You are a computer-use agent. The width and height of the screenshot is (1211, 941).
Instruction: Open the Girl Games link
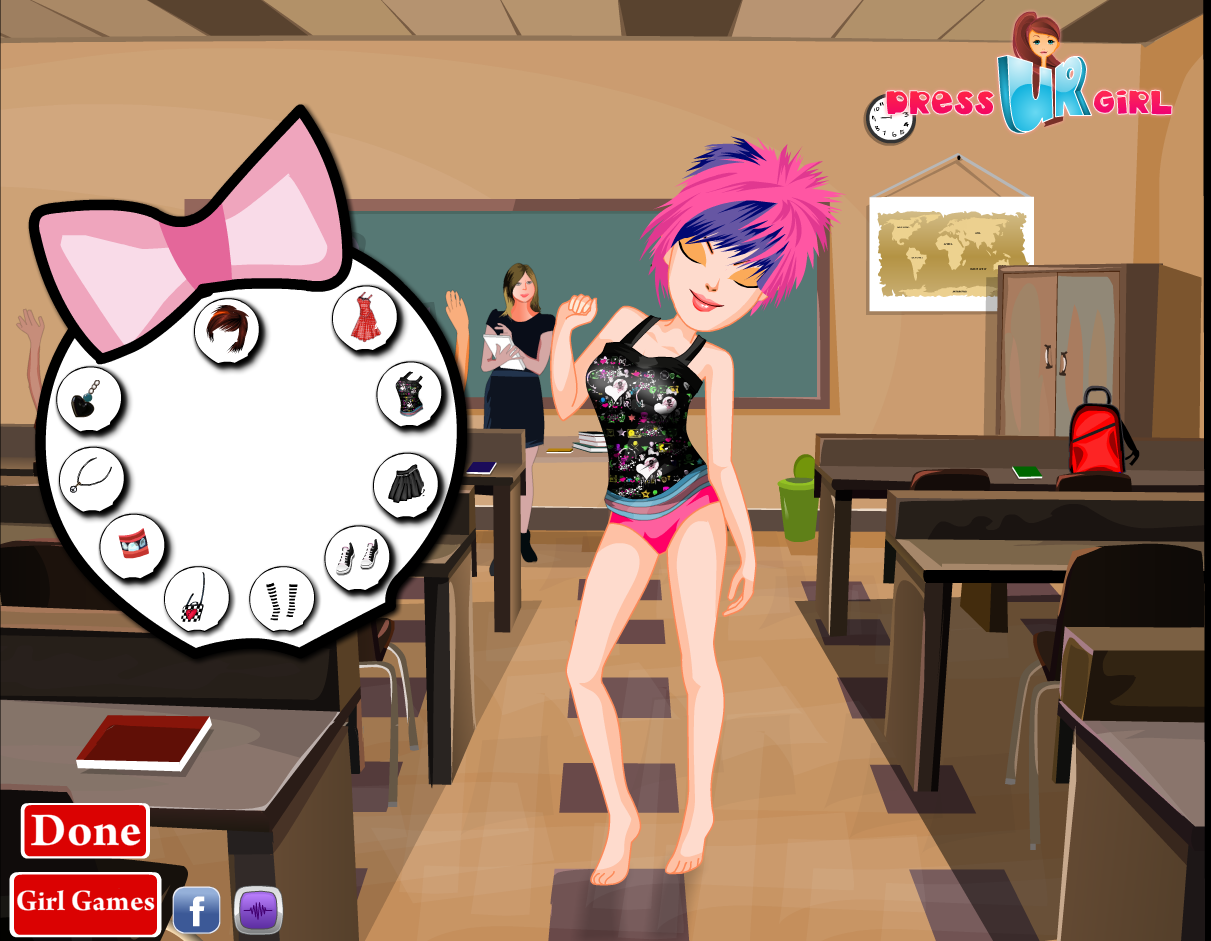[85, 902]
